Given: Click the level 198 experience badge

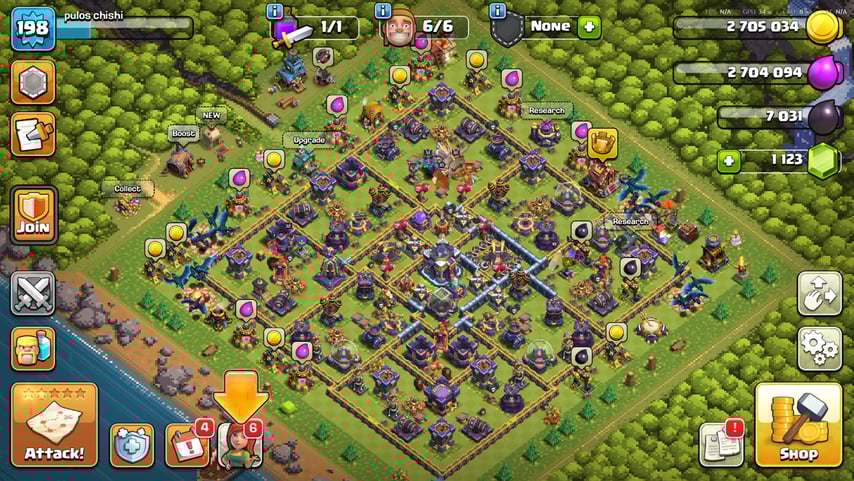Looking at the screenshot, I should 32,28.
